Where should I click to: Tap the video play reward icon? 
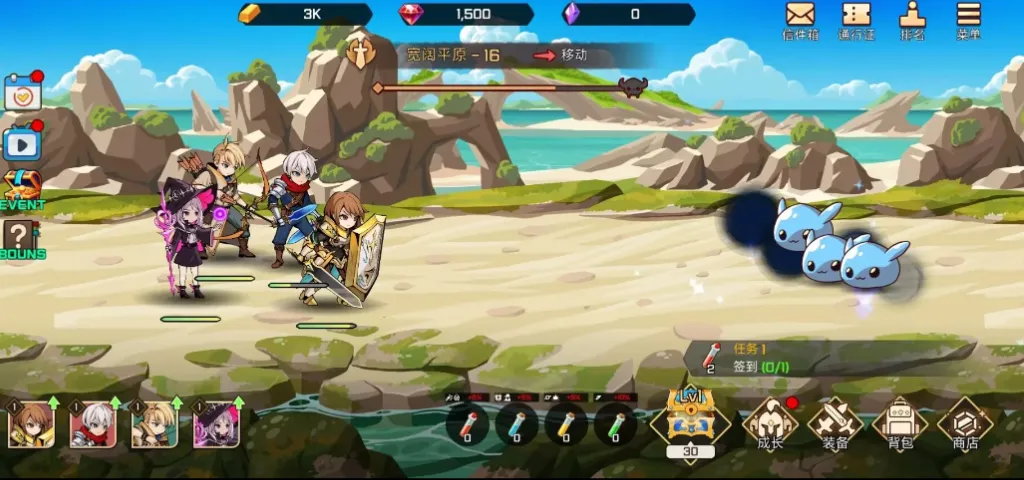click(22, 144)
